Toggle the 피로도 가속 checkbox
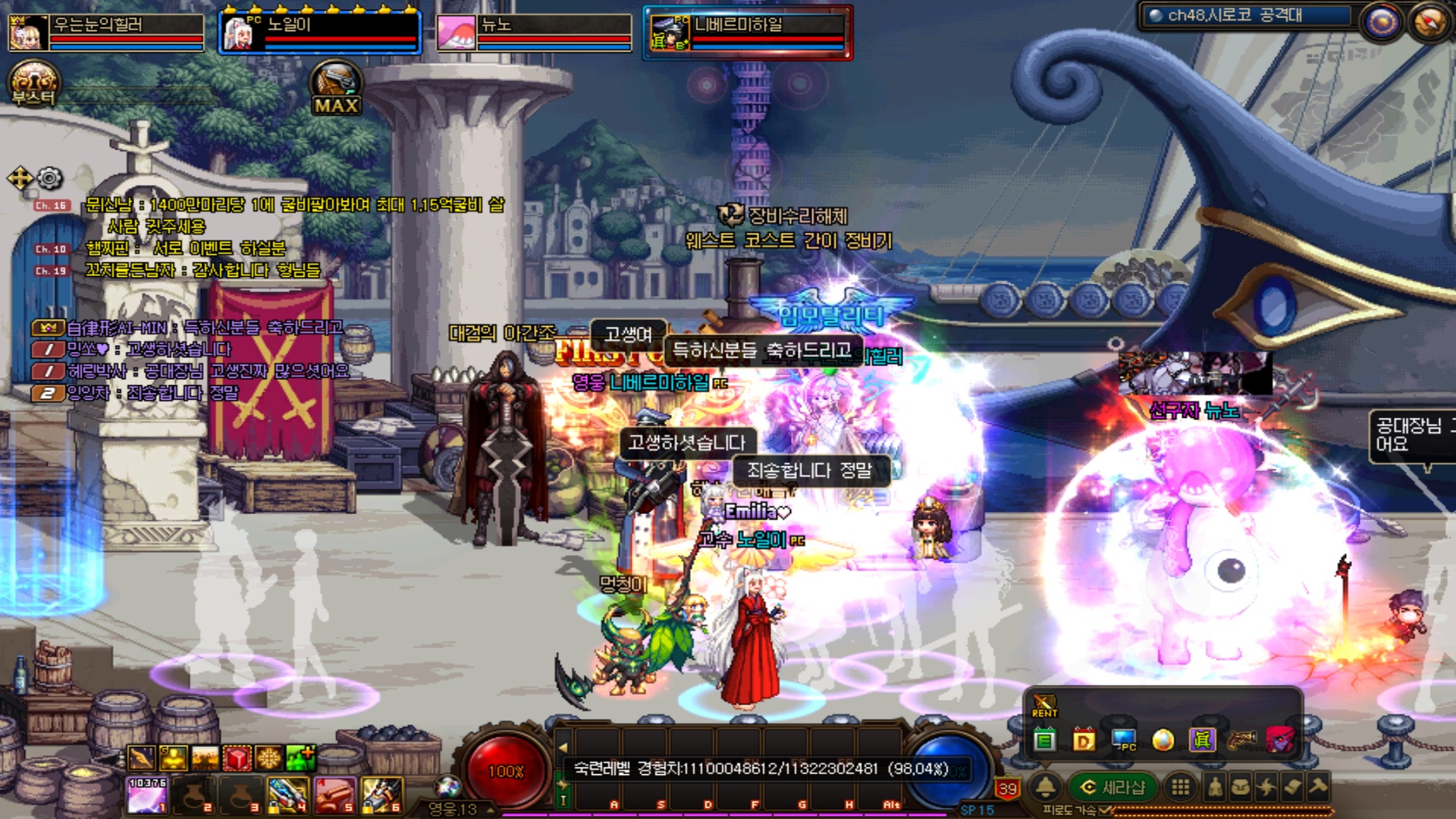 coord(1105,811)
